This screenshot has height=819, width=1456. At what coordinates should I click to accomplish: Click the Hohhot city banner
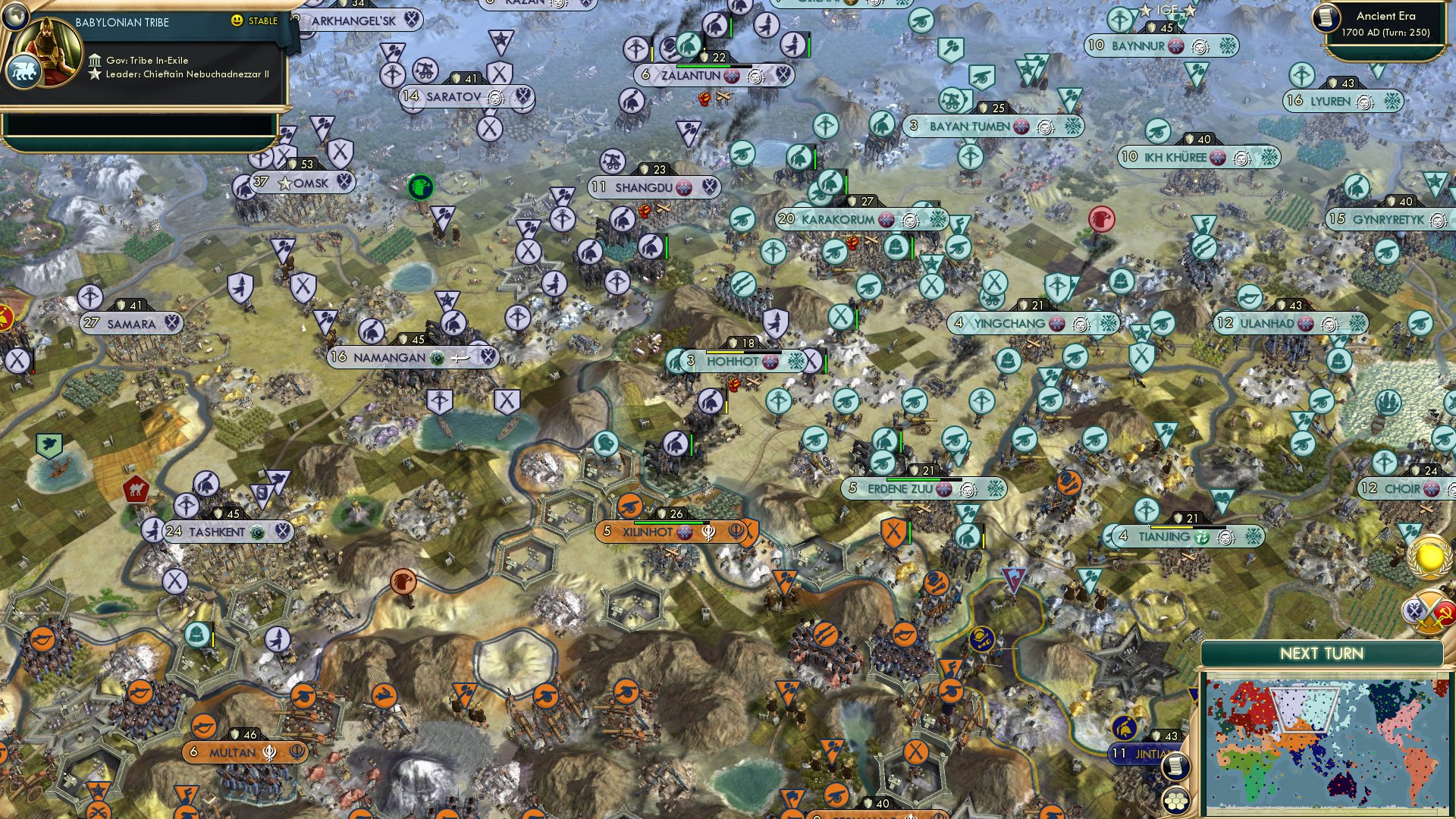(733, 362)
